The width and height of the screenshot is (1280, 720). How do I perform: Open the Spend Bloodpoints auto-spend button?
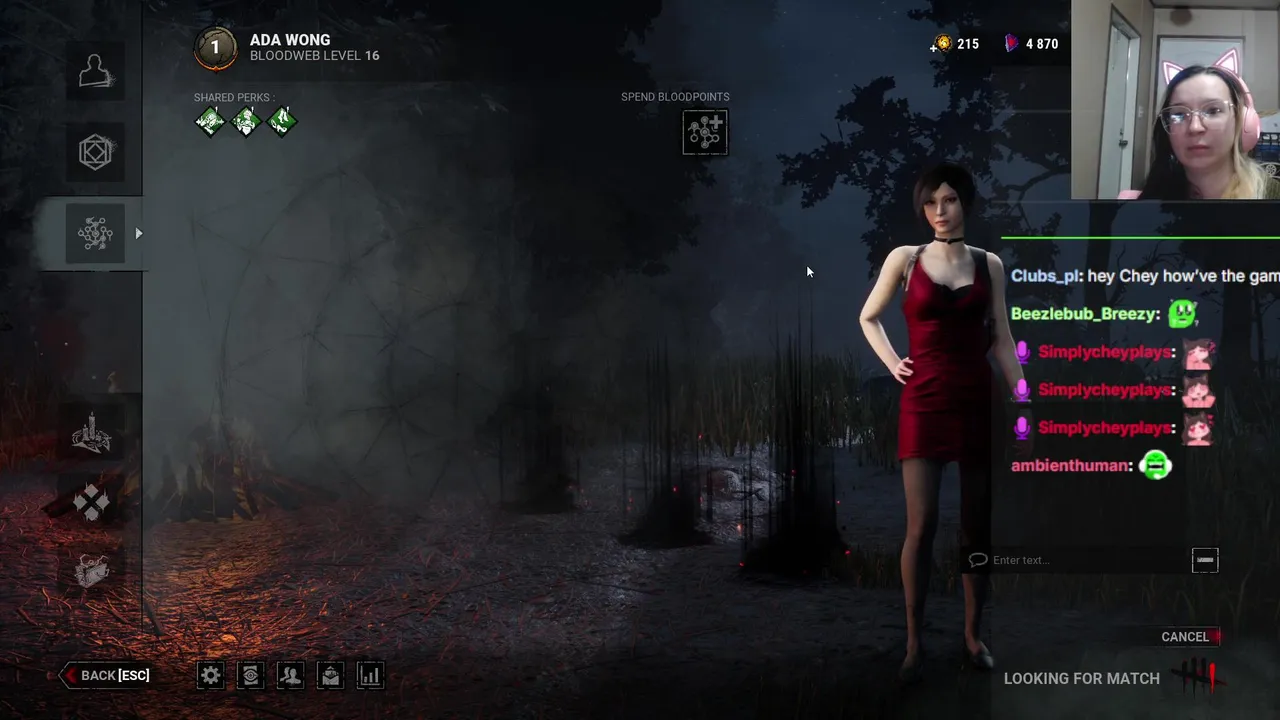[705, 132]
